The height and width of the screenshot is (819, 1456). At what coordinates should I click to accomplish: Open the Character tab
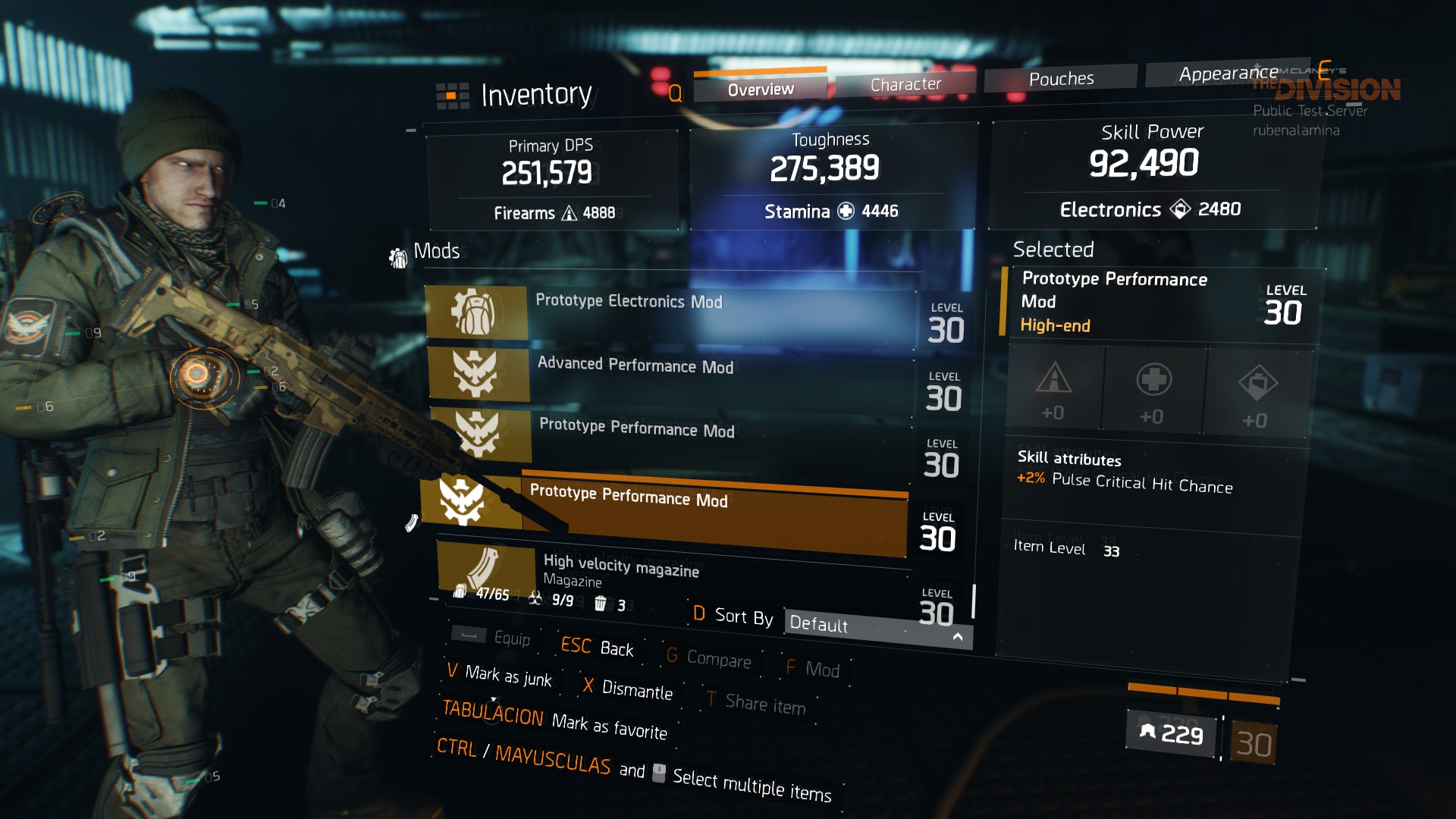(x=905, y=84)
